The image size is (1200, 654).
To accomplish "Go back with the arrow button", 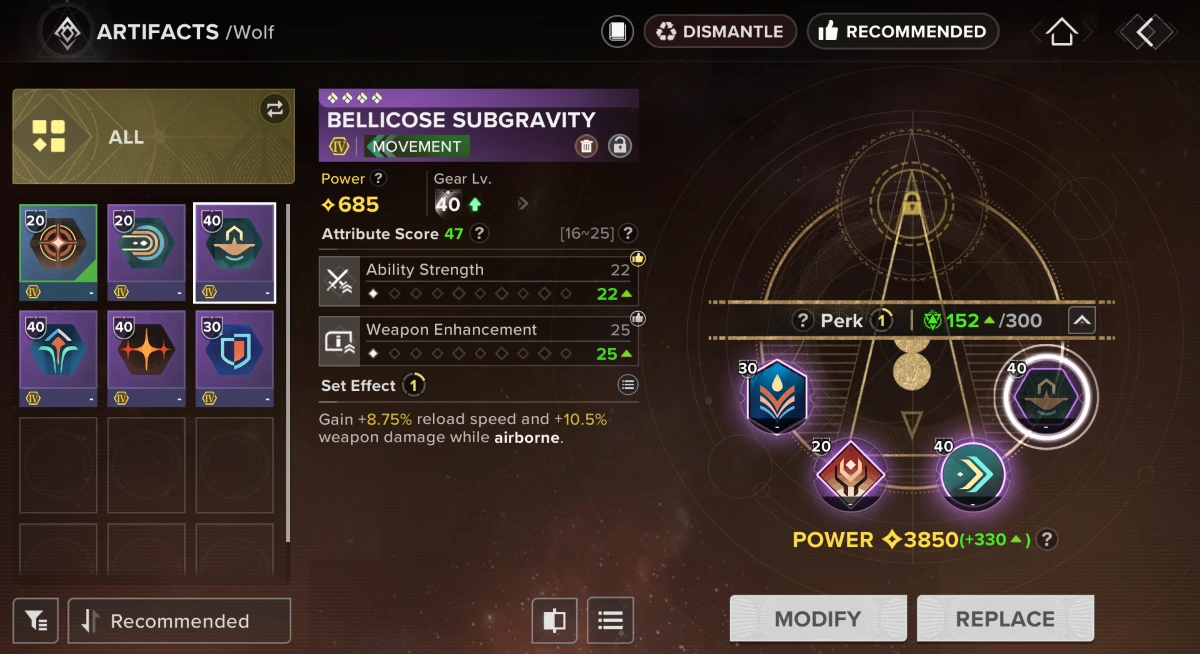I will pos(1146,32).
